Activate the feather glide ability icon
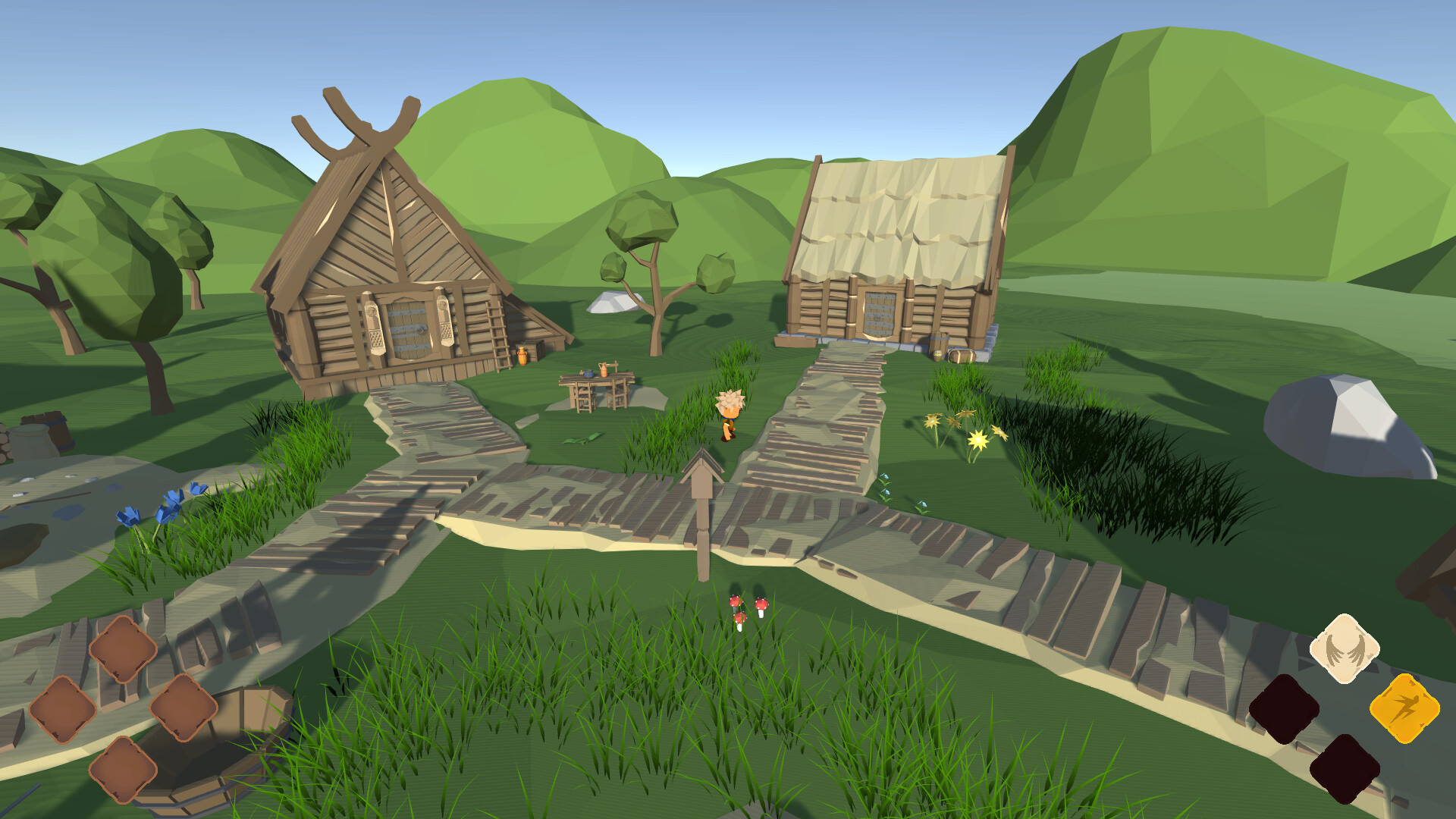 pos(1343,649)
